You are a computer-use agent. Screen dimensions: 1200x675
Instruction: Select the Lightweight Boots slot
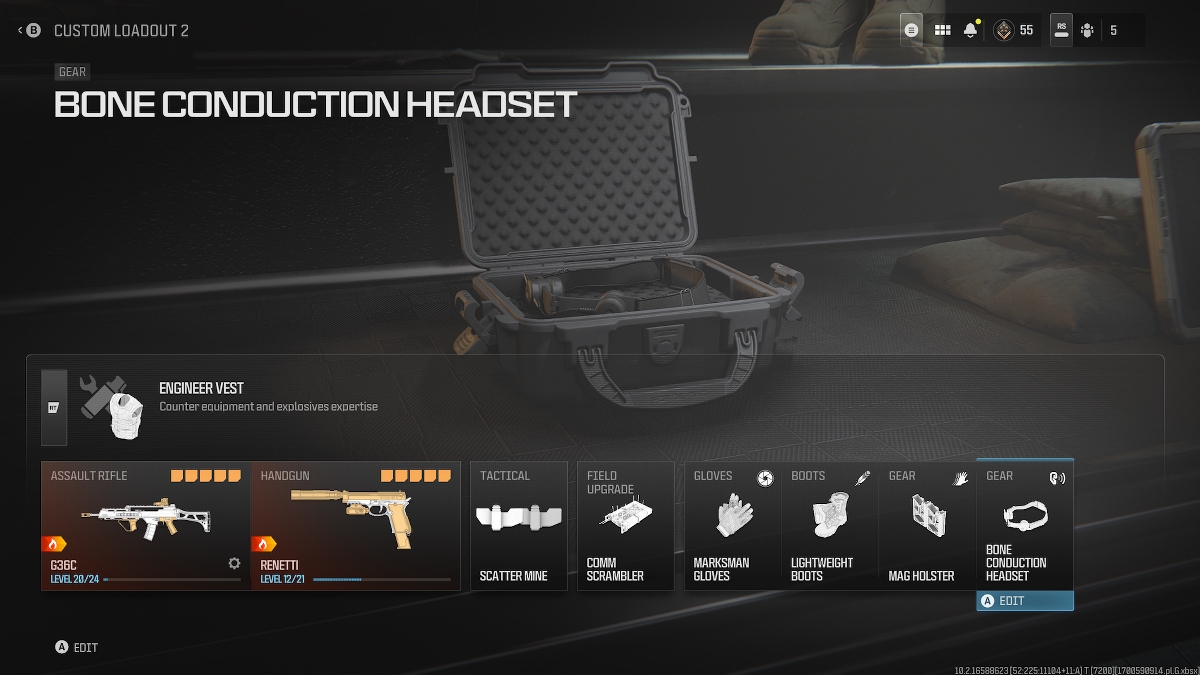click(829, 525)
